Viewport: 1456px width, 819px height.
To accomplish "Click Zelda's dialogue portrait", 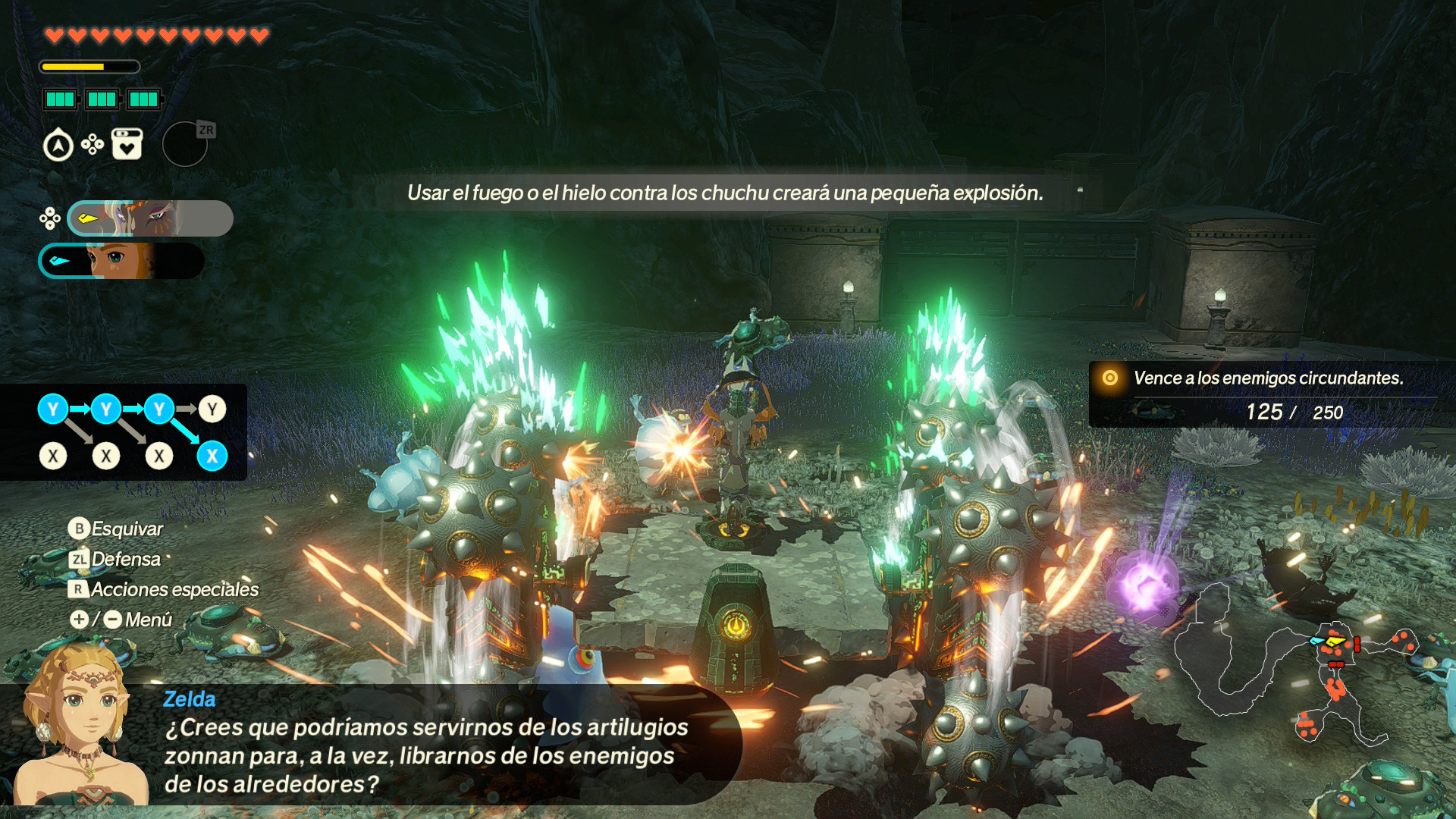I will point(80,728).
